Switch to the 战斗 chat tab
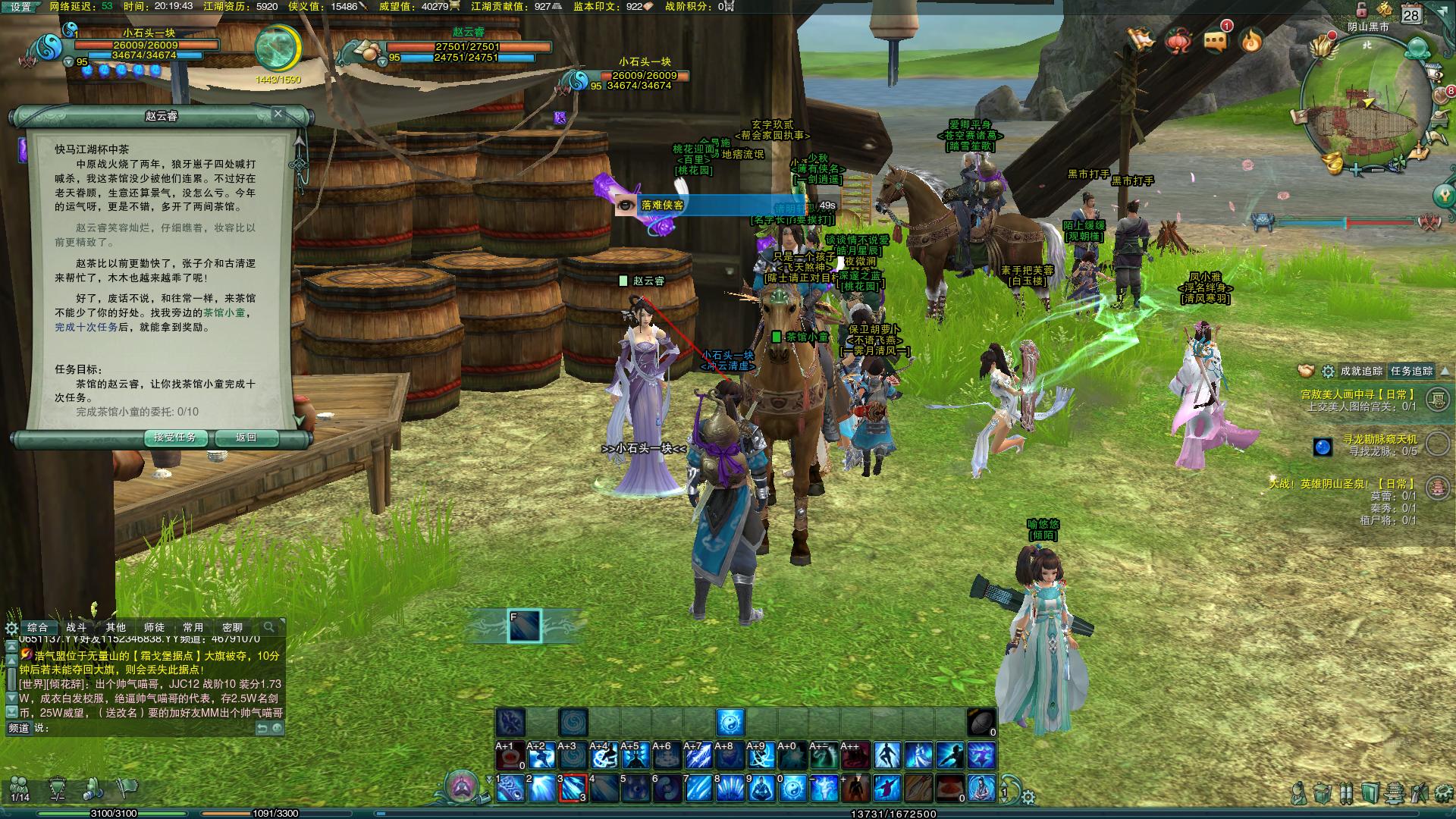The image size is (1456, 819). click(x=77, y=627)
